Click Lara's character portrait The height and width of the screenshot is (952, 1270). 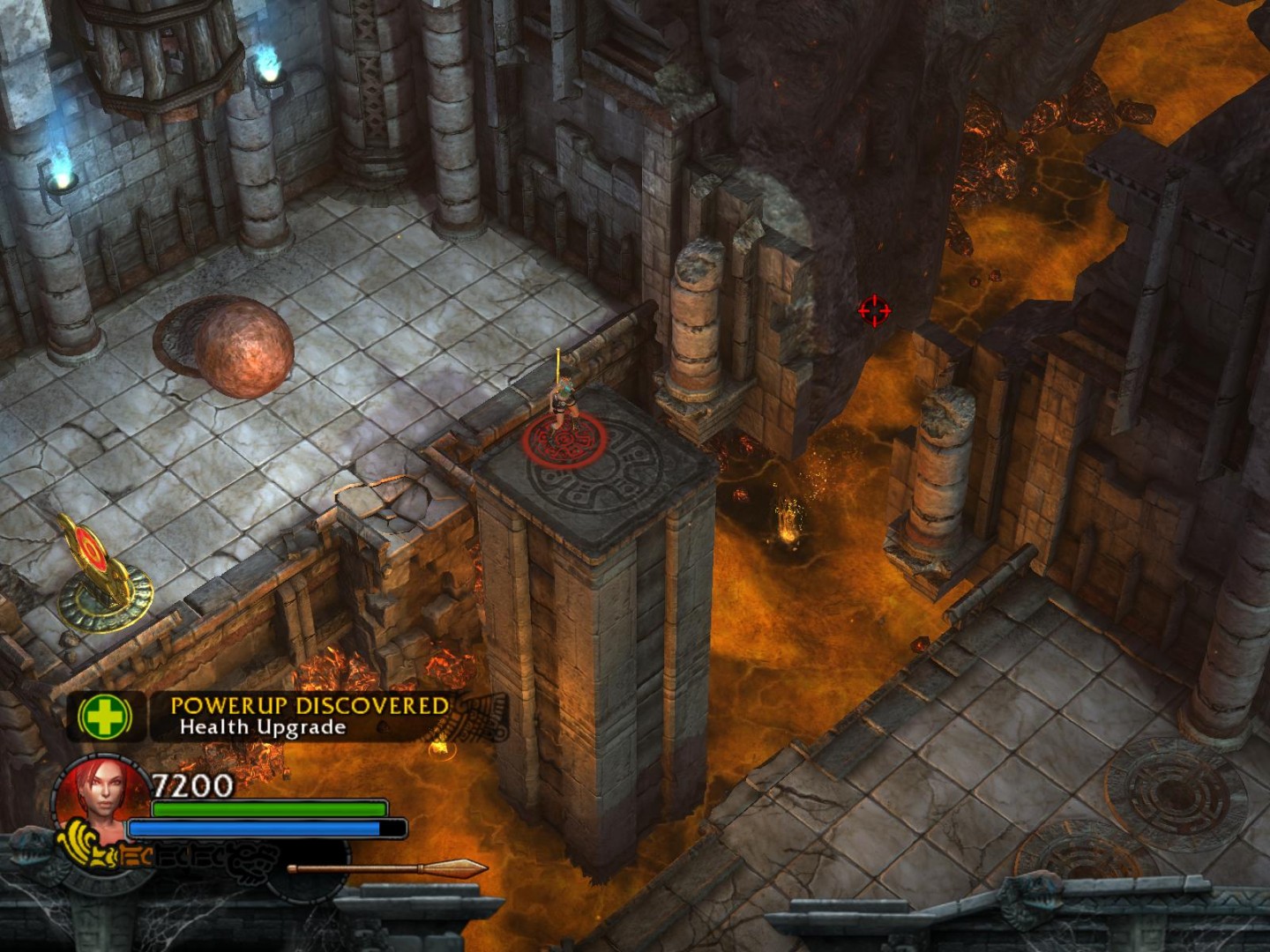(x=101, y=798)
